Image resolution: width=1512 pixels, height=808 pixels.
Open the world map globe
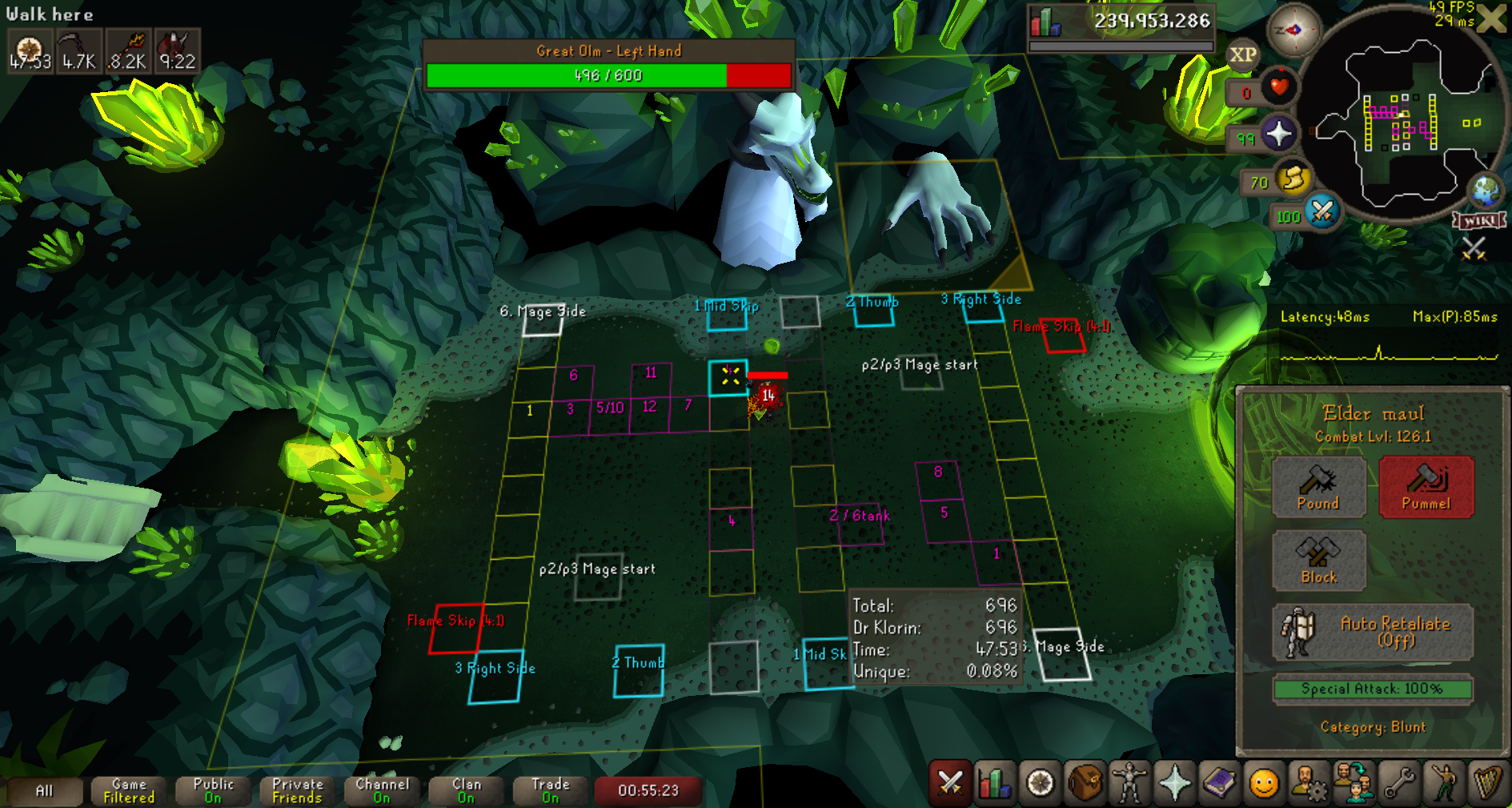point(1486,191)
